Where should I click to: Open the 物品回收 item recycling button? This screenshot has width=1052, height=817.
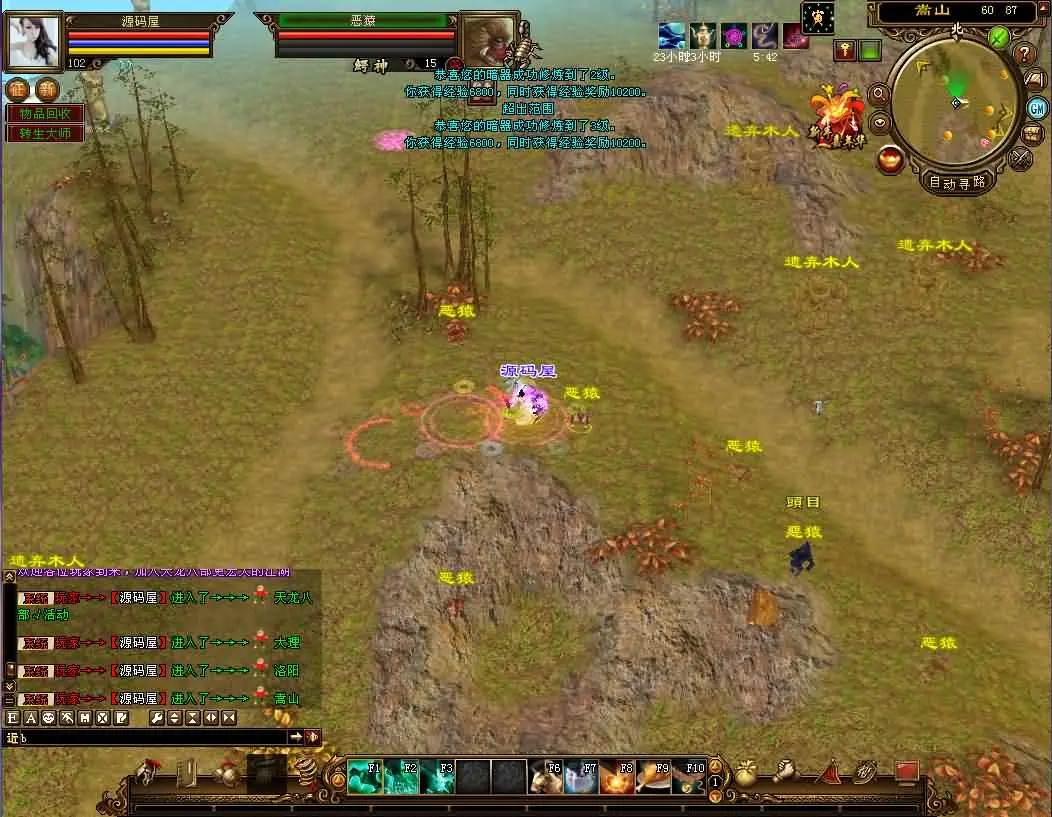[46, 113]
